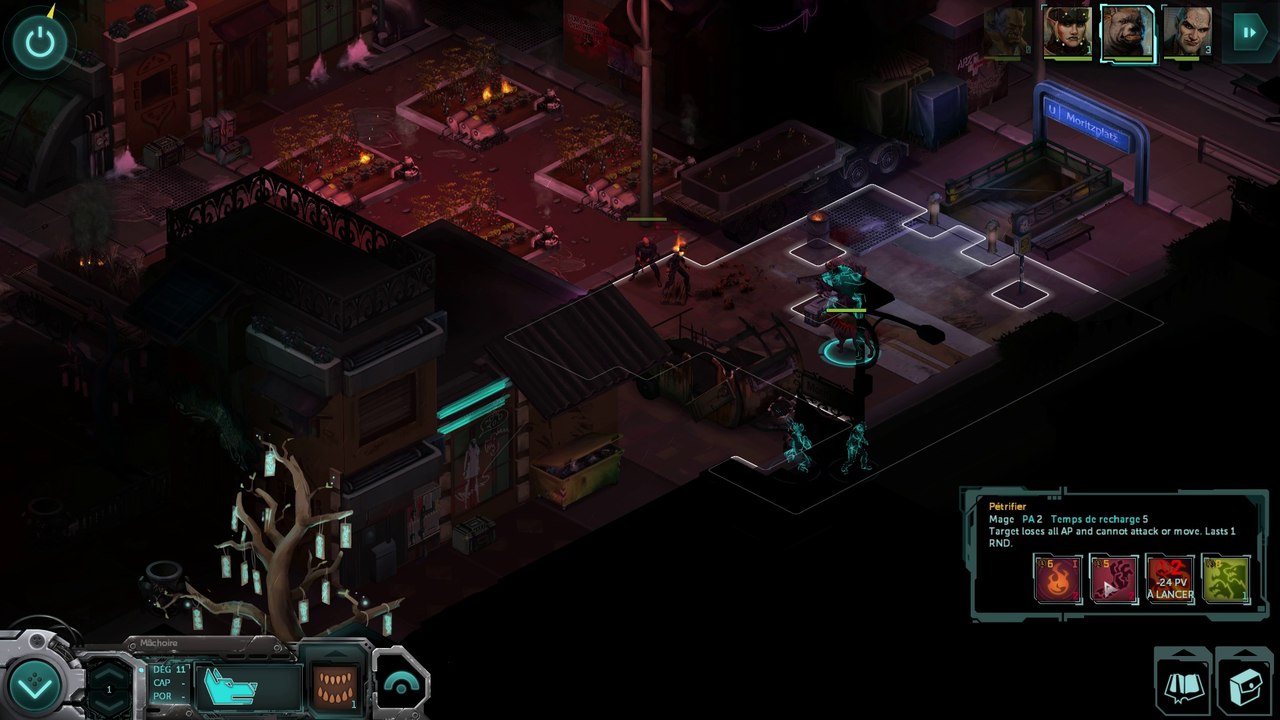The width and height of the screenshot is (1280, 720).
Task: Toggle the teal arc button
Action: point(402,685)
